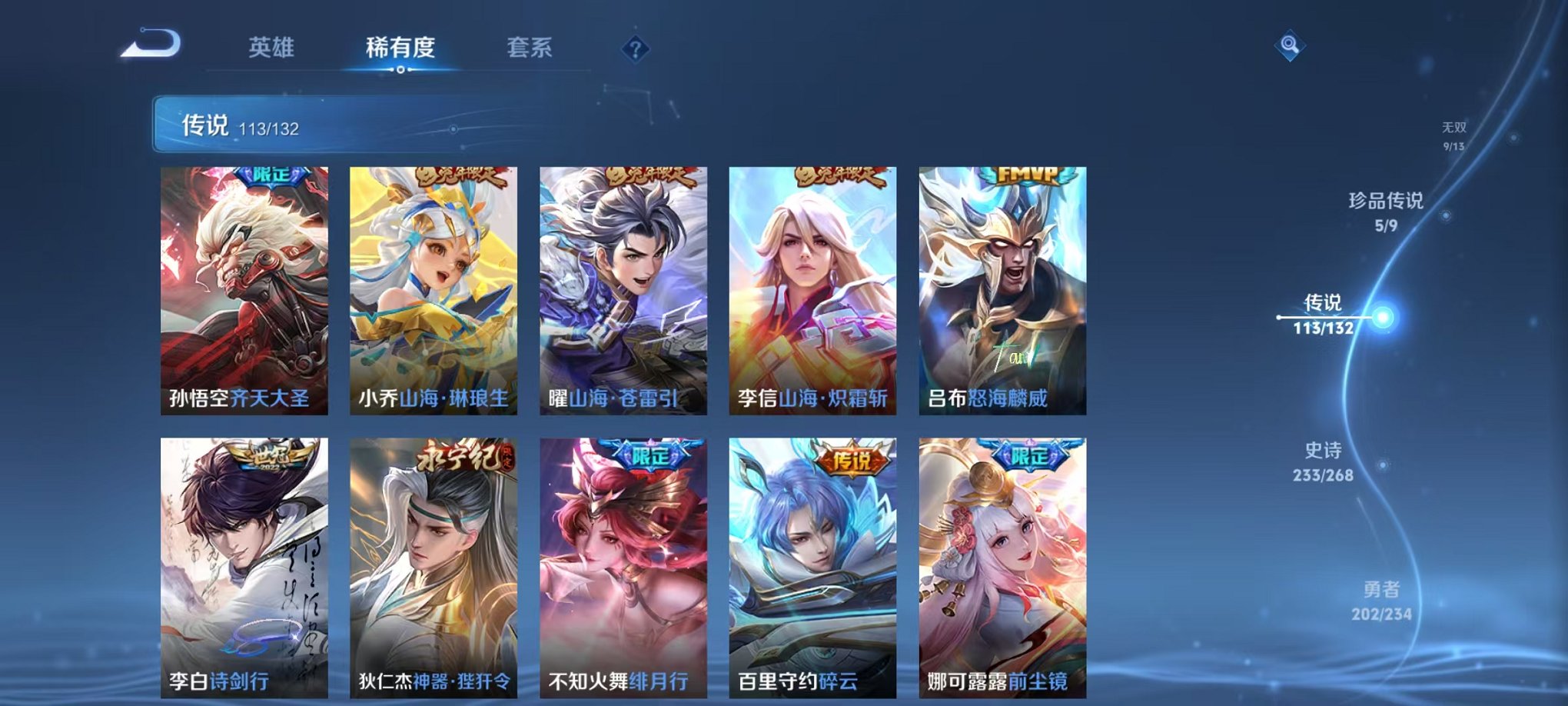Click the FMVP badge on 吕布 skin
The height and width of the screenshot is (706, 1568).
coord(1029,176)
